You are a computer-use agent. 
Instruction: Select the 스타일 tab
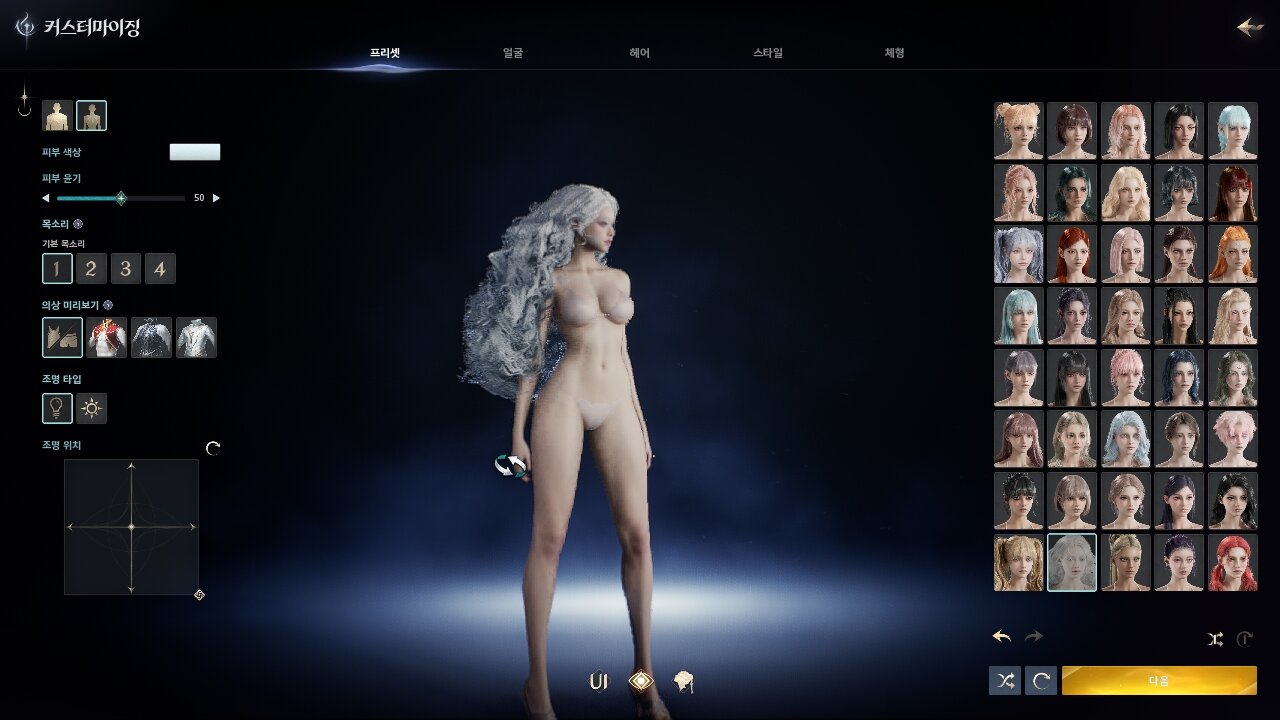coord(768,53)
